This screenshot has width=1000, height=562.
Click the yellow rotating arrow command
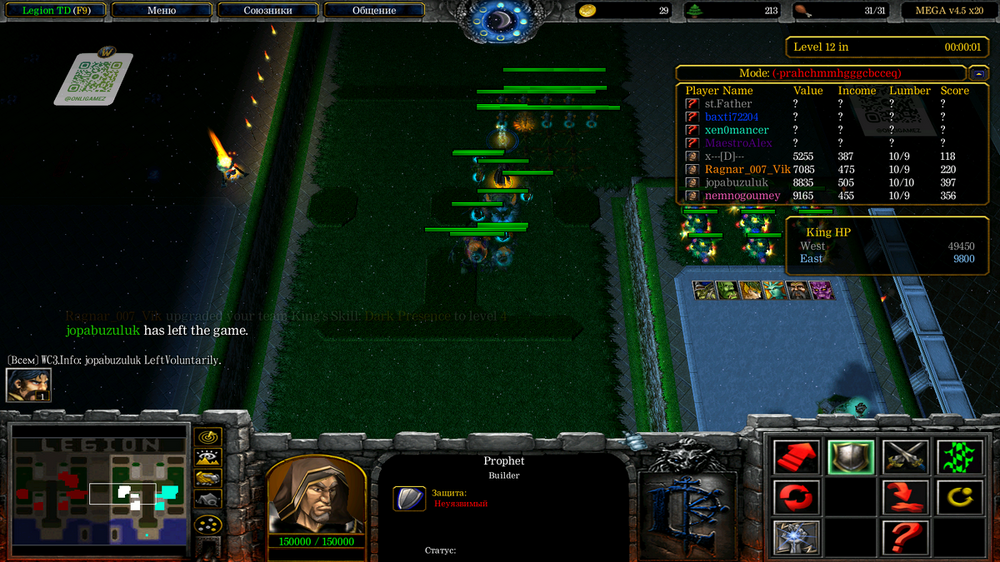[x=958, y=496]
